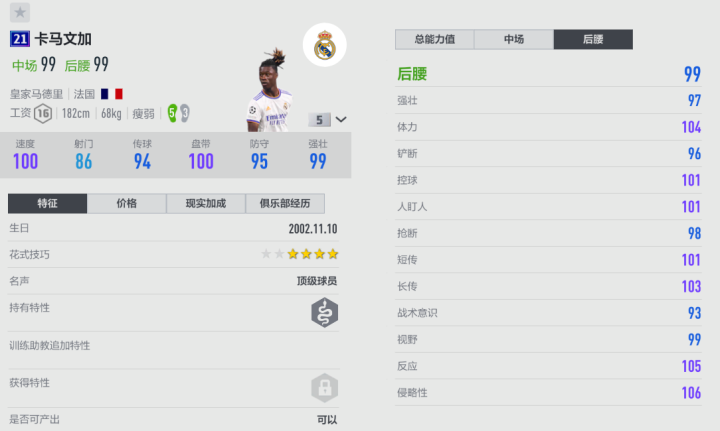Screen dimensions: 720x431
Task: Switch to the 特征 tab
Action: pos(47,203)
